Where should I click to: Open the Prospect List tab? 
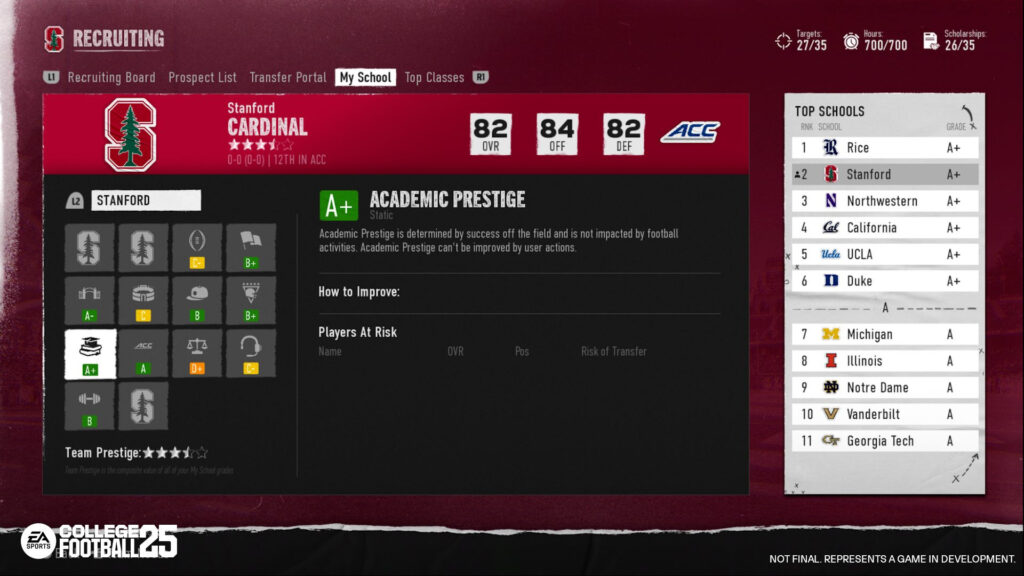202,77
